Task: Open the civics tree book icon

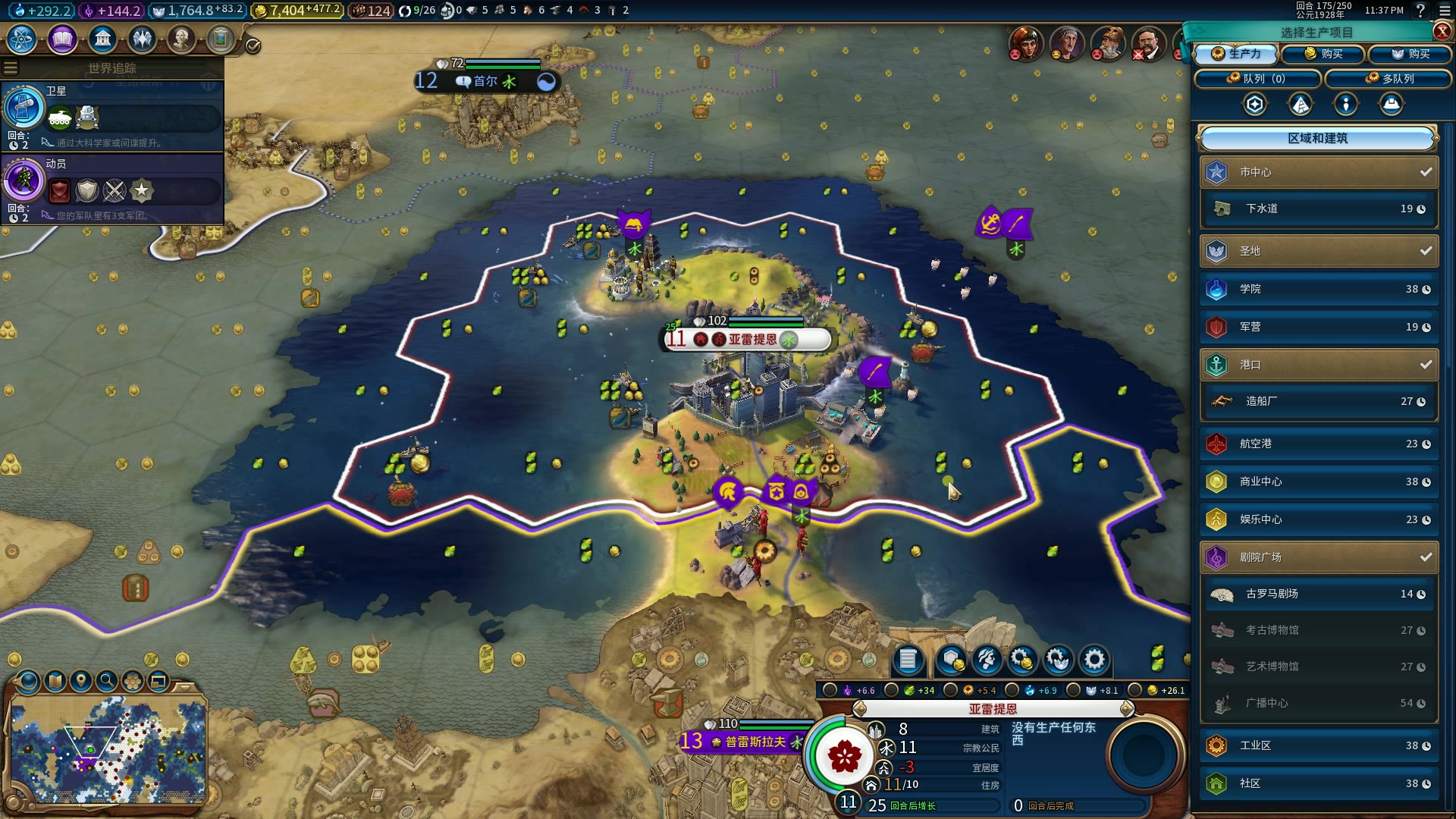Action: (x=62, y=39)
